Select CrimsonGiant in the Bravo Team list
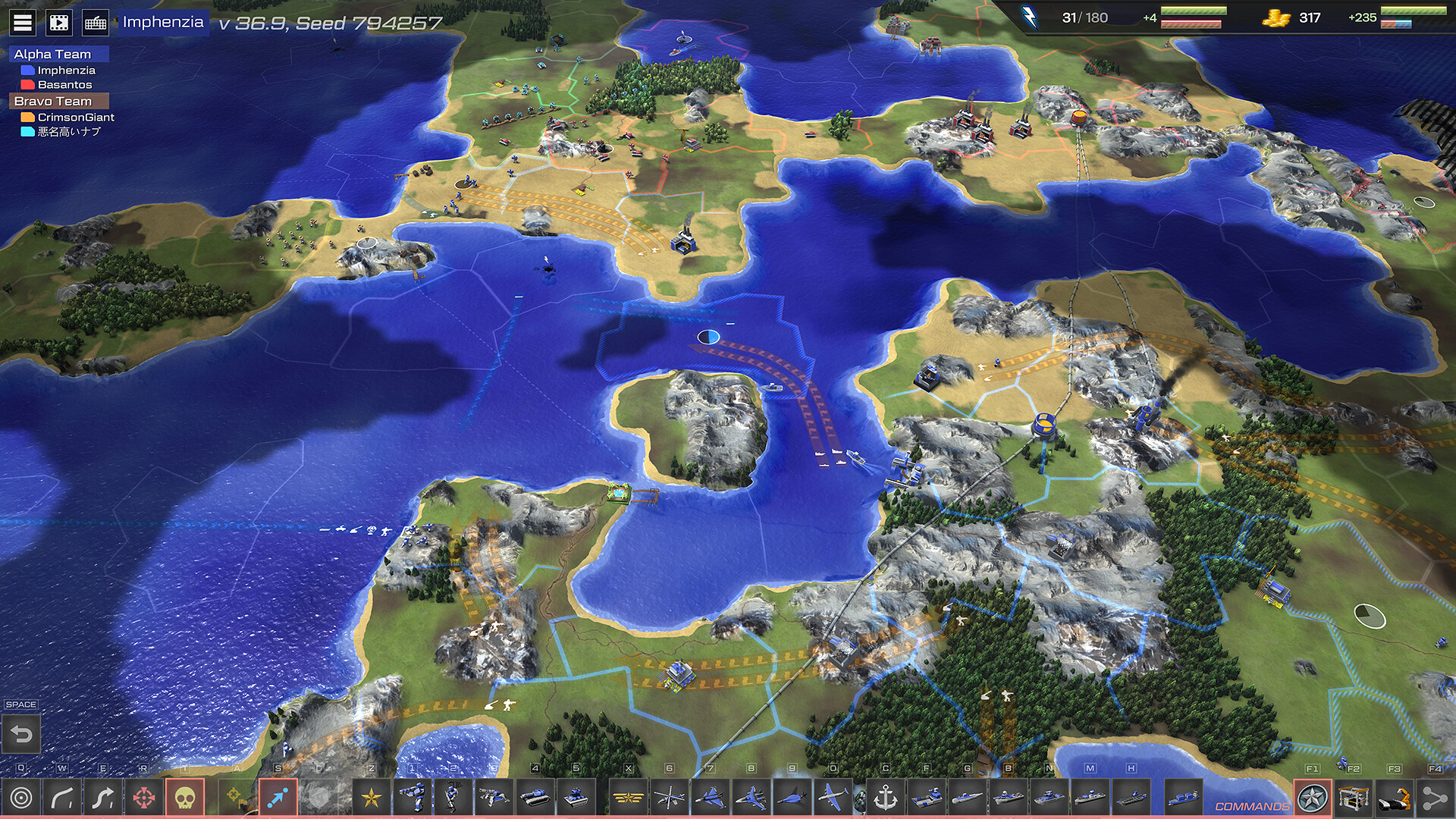Image resolution: width=1456 pixels, height=819 pixels. 76,117
